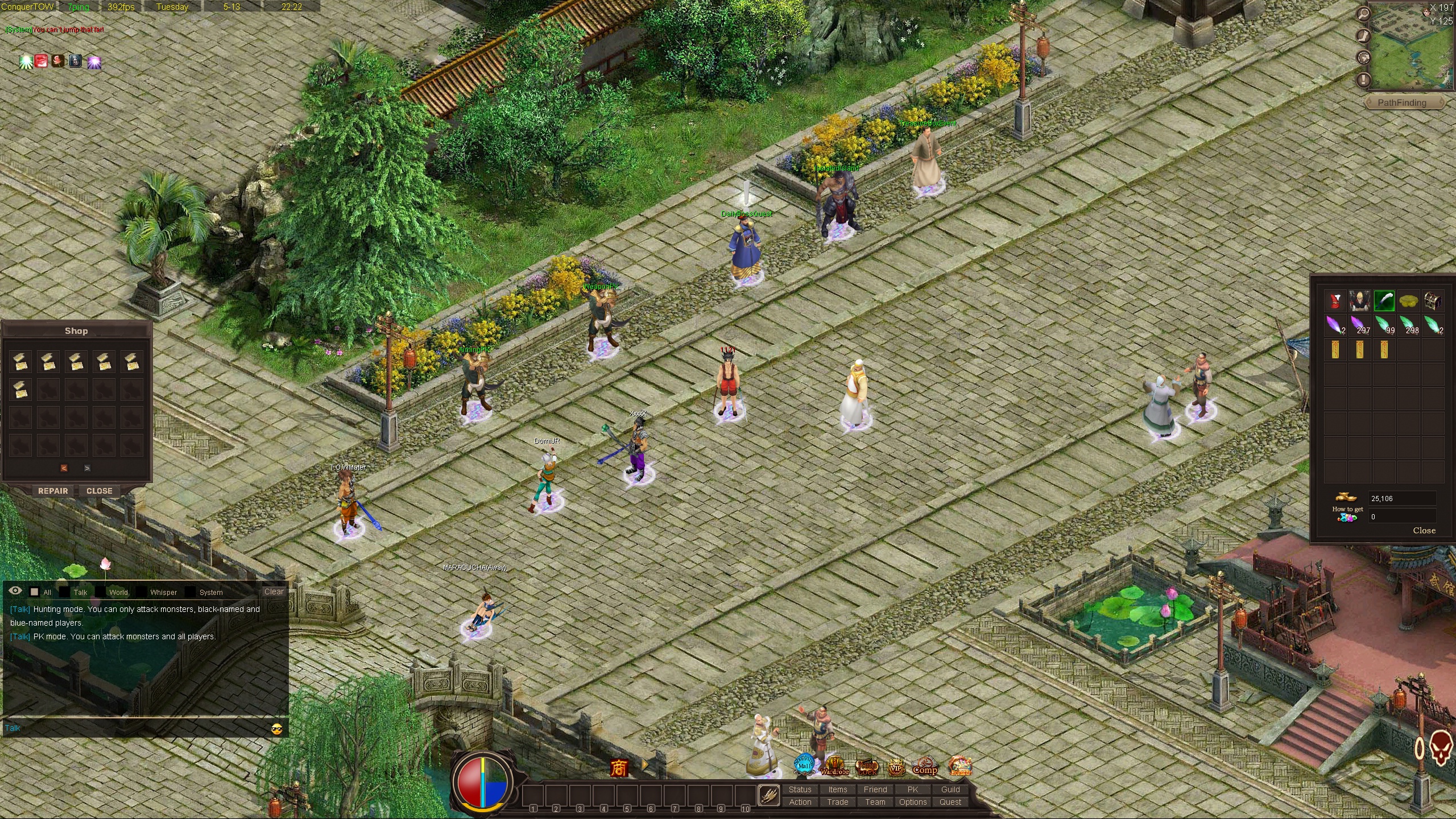
Task: Open the Quest menu
Action: coord(950,802)
